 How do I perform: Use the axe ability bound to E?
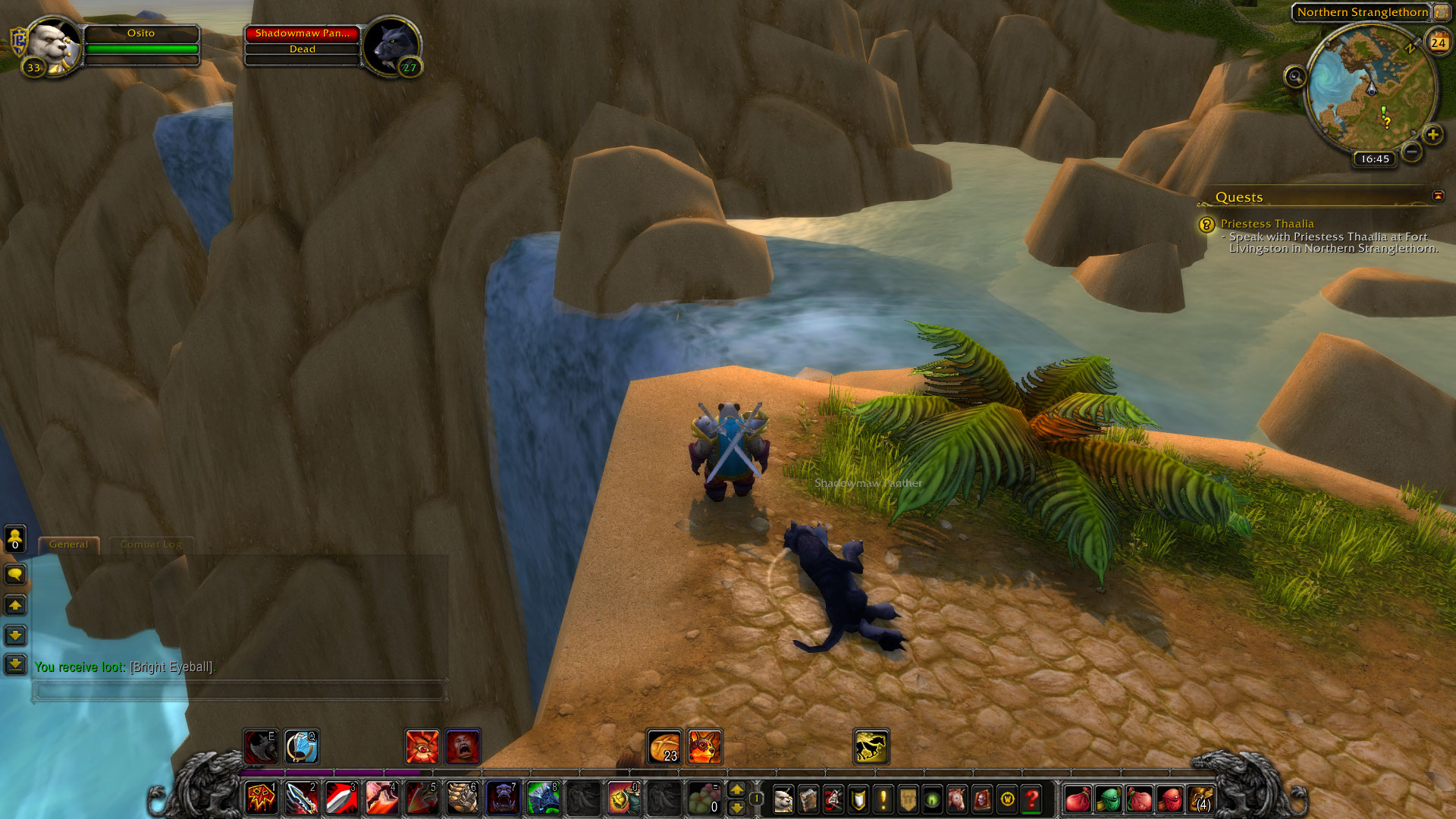(x=261, y=747)
